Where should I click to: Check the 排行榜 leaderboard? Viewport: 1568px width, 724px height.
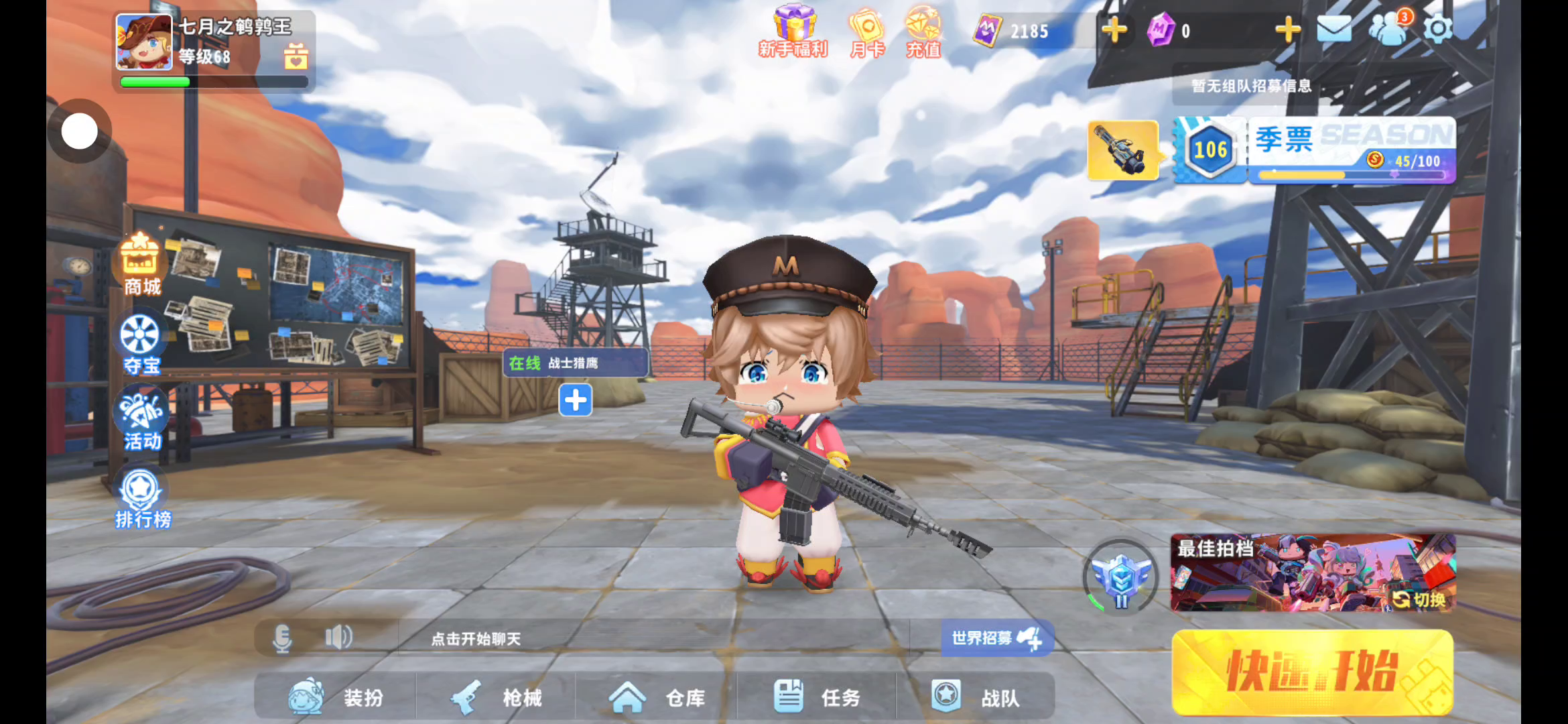141,499
